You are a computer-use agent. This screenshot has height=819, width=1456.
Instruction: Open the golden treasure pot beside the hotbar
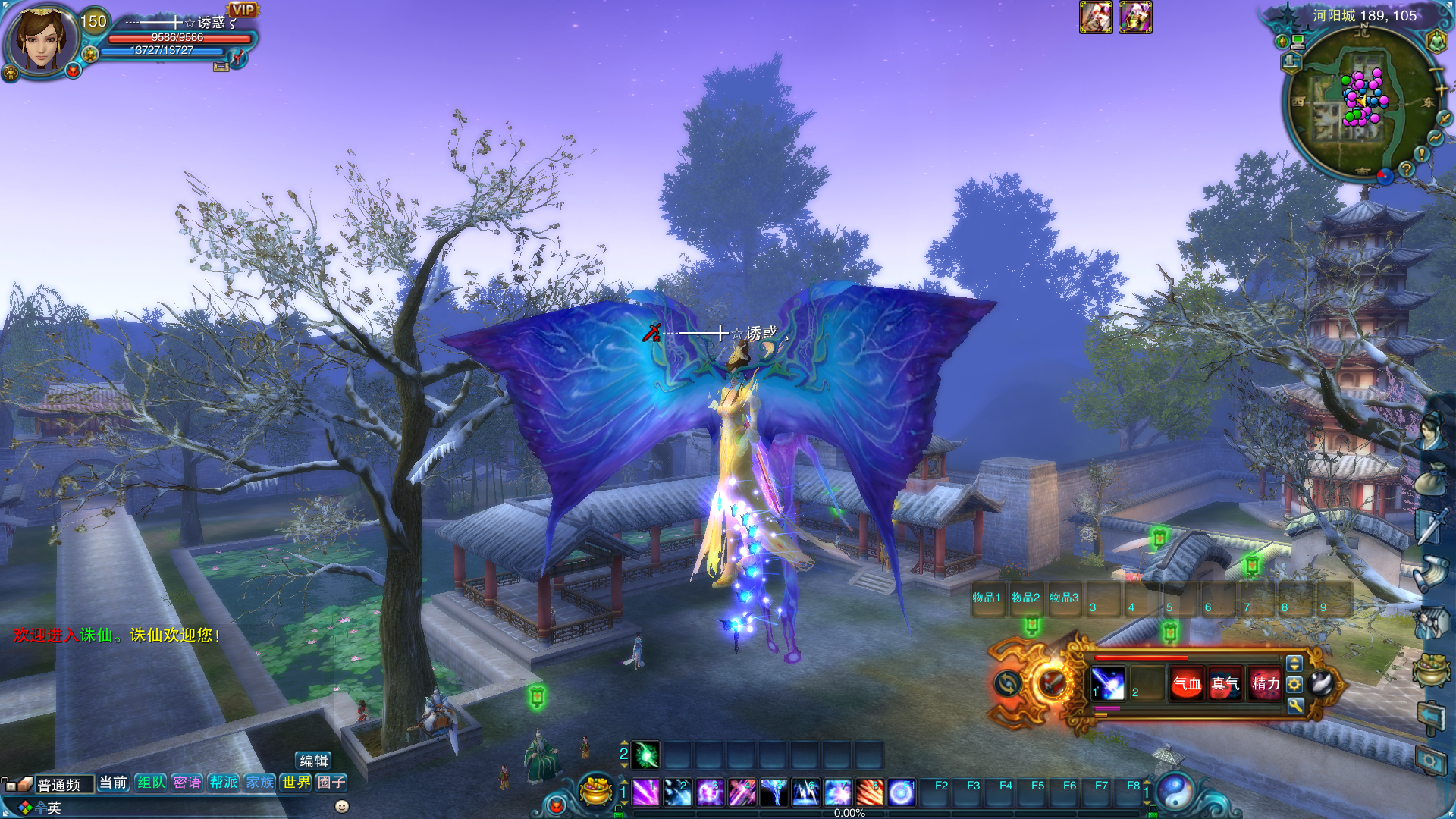pos(596,791)
